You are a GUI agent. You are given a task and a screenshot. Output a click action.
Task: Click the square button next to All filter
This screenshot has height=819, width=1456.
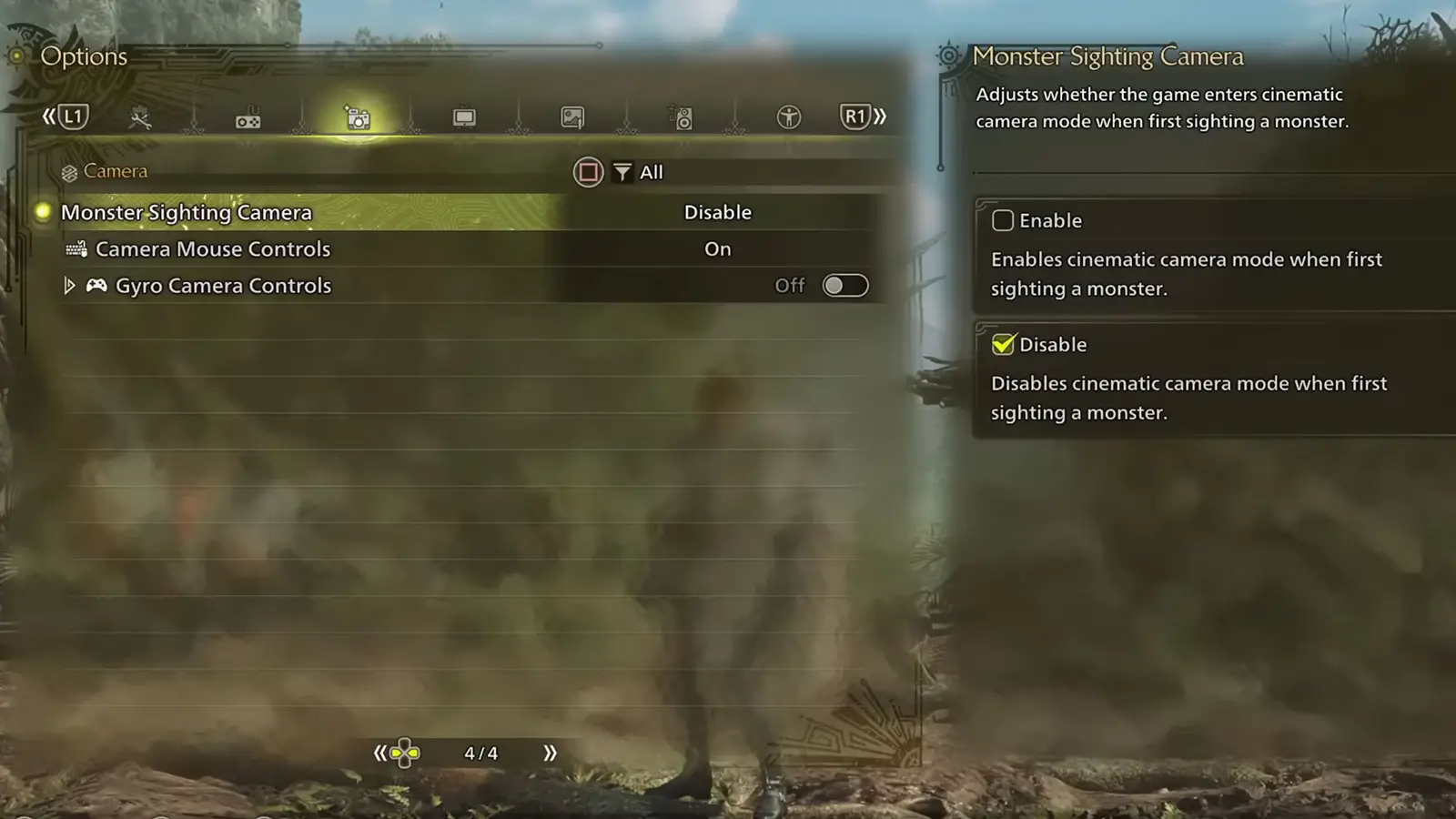pyautogui.click(x=588, y=172)
